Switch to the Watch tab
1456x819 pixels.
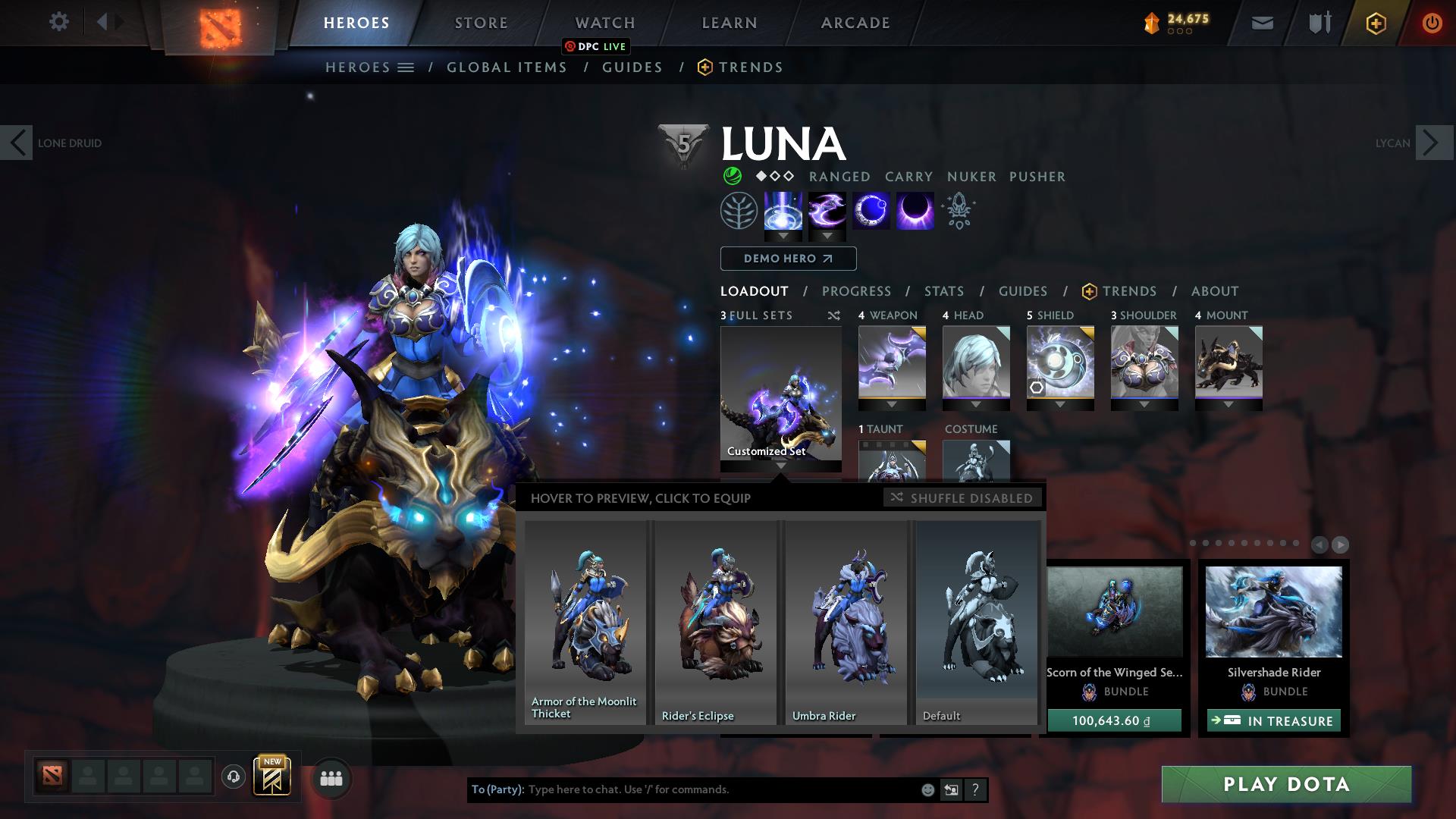(x=604, y=23)
